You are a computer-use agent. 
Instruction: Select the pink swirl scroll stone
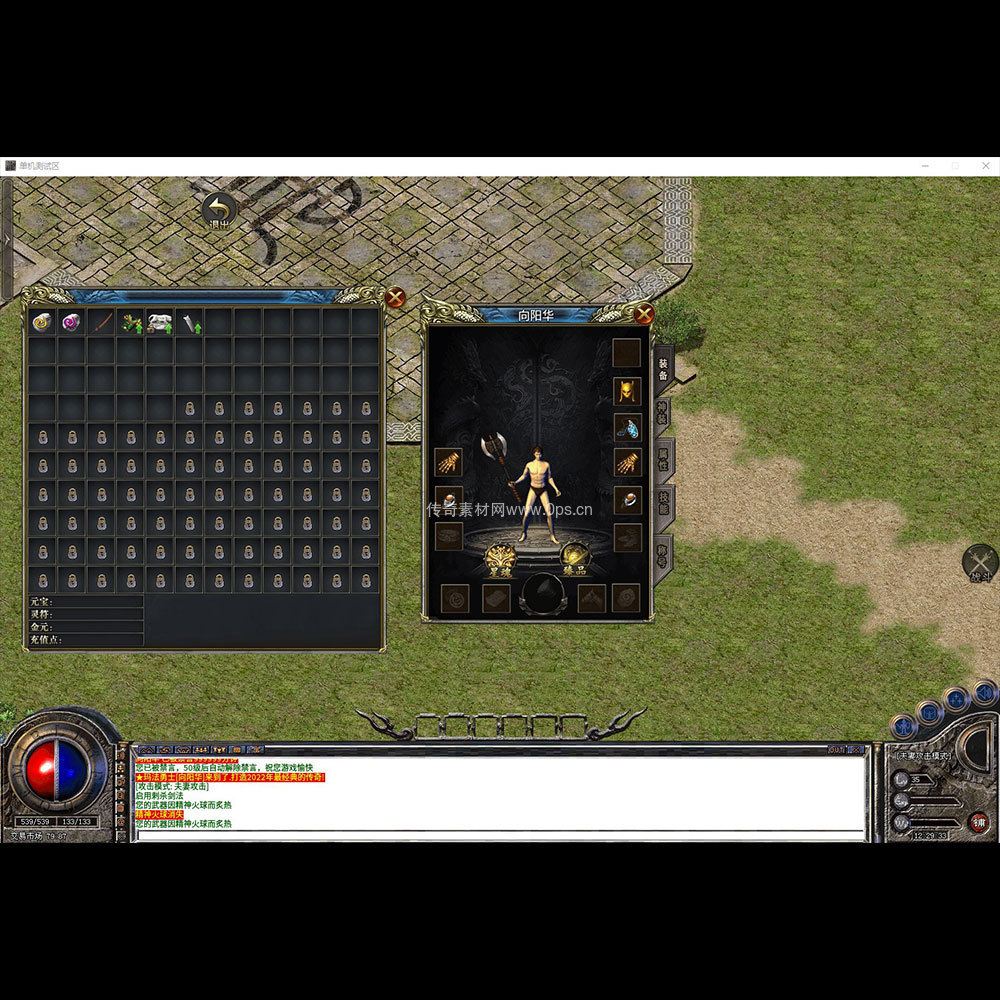72,322
